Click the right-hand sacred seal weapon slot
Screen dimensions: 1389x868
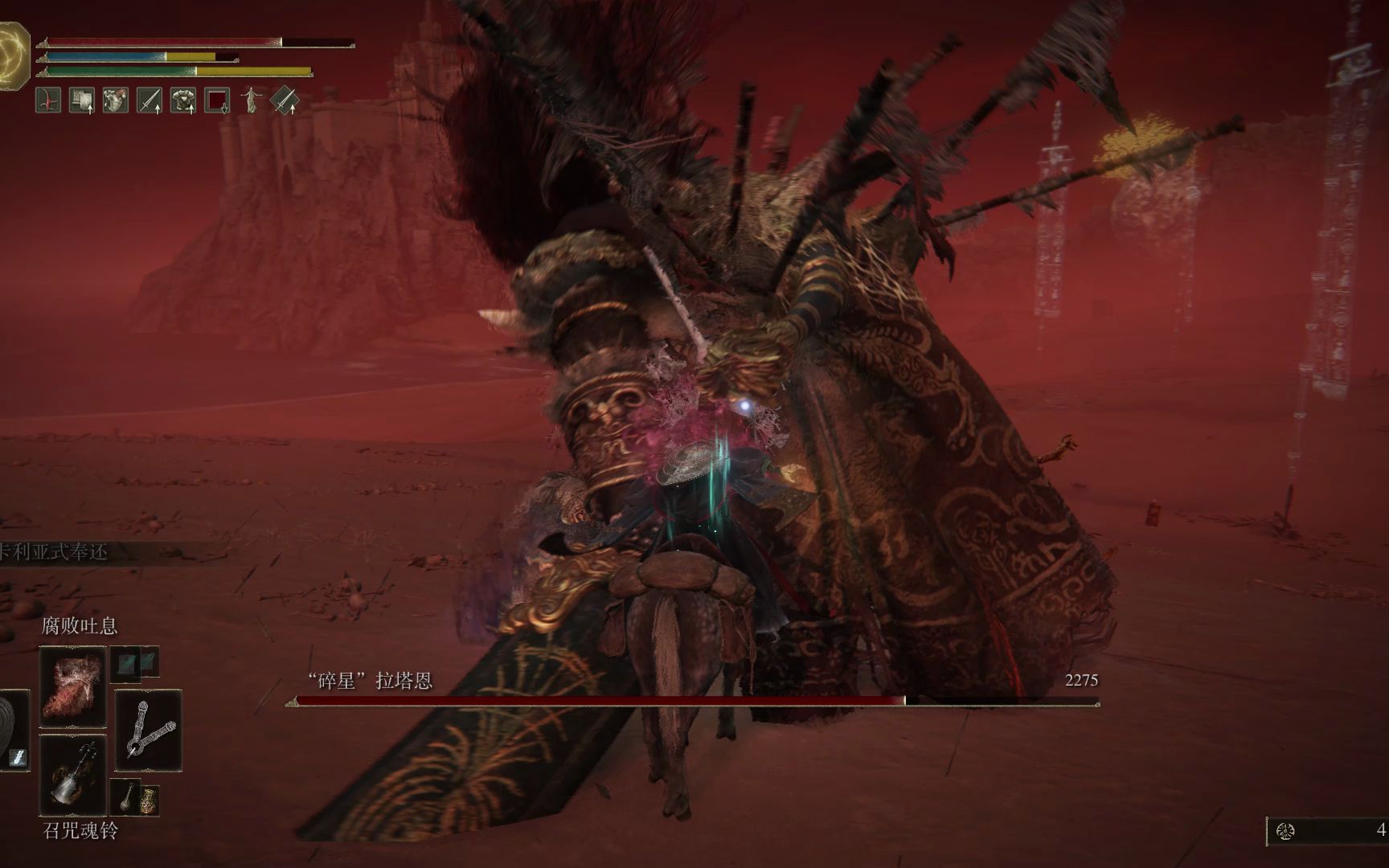point(149,730)
